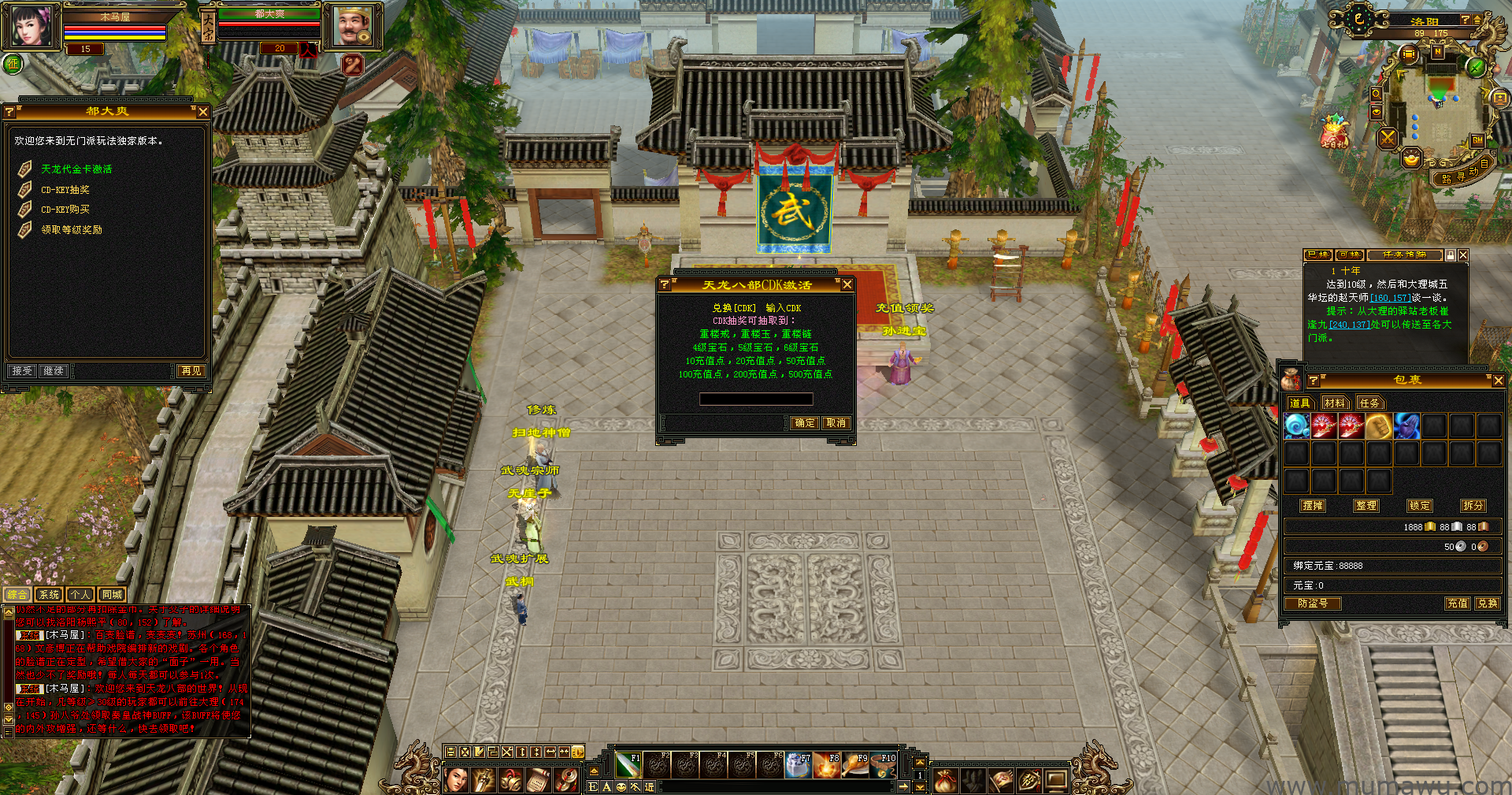Screen dimensions: 1512x795
Task: Select the 系统 chat channel tab
Action: 49,595
